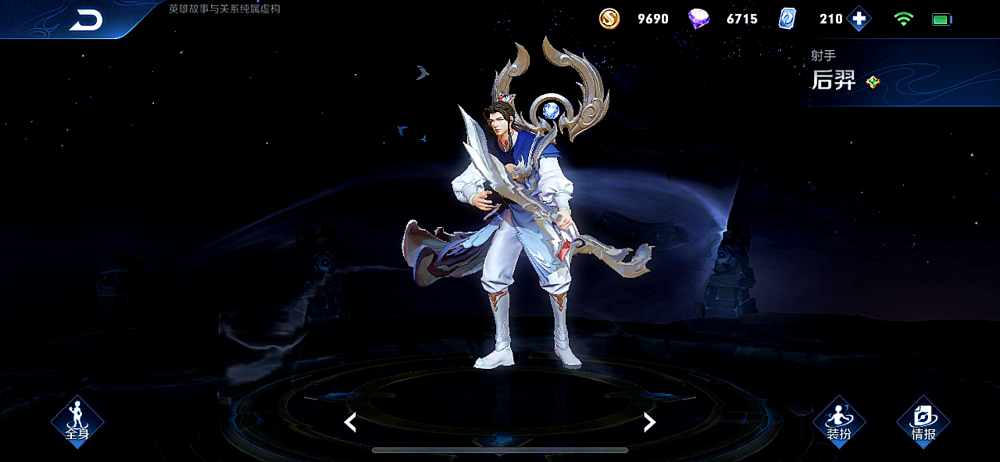Show the previous hero with left arrow
This screenshot has height=462, width=1000.
350,422
